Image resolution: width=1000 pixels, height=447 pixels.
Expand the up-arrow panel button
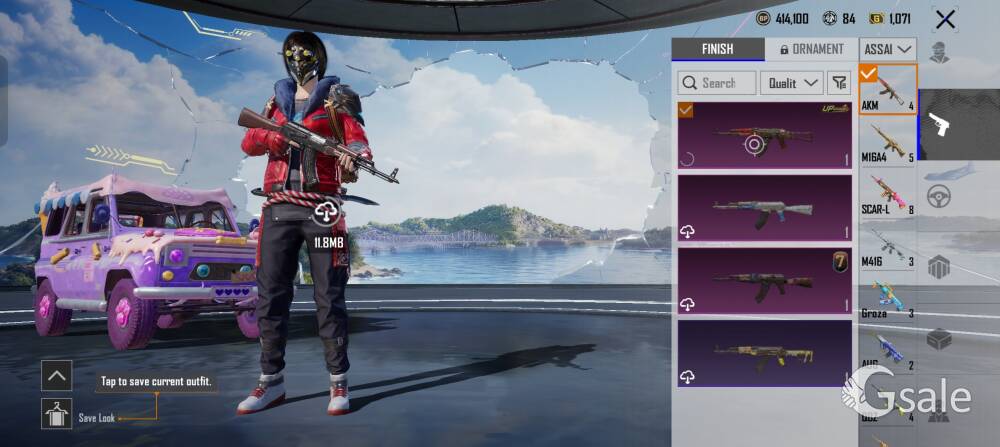point(56,376)
